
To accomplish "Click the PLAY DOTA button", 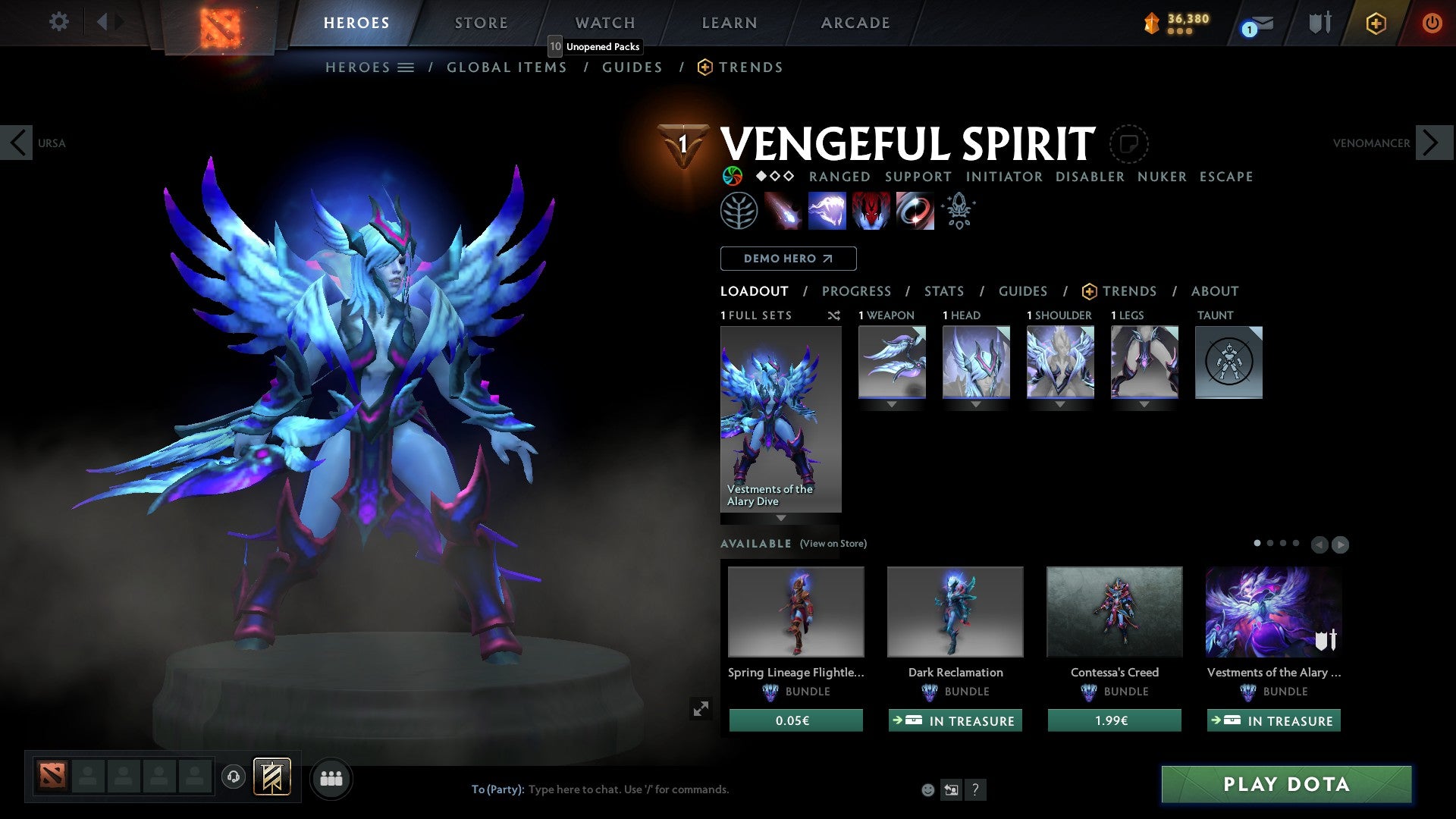I will pyautogui.click(x=1285, y=785).
